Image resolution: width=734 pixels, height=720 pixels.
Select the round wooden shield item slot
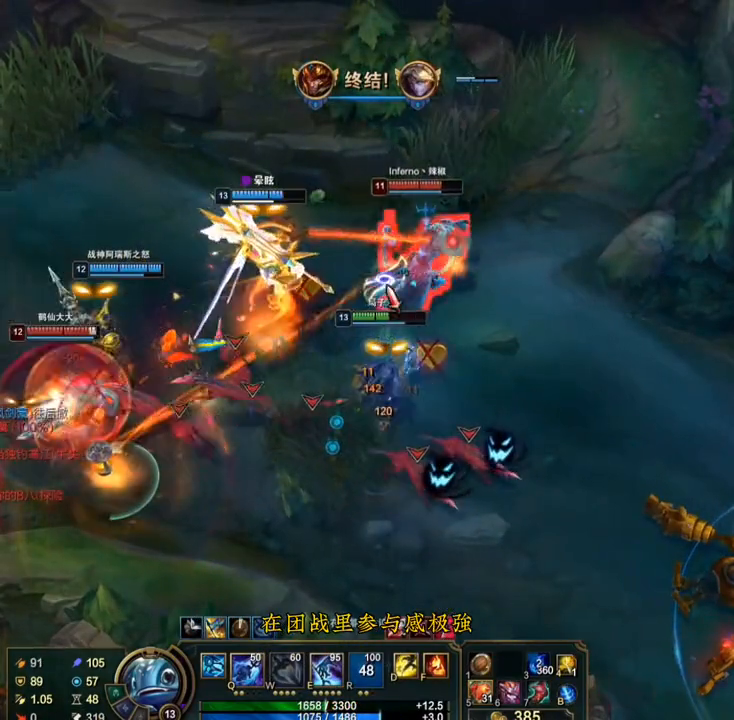pos(481,666)
